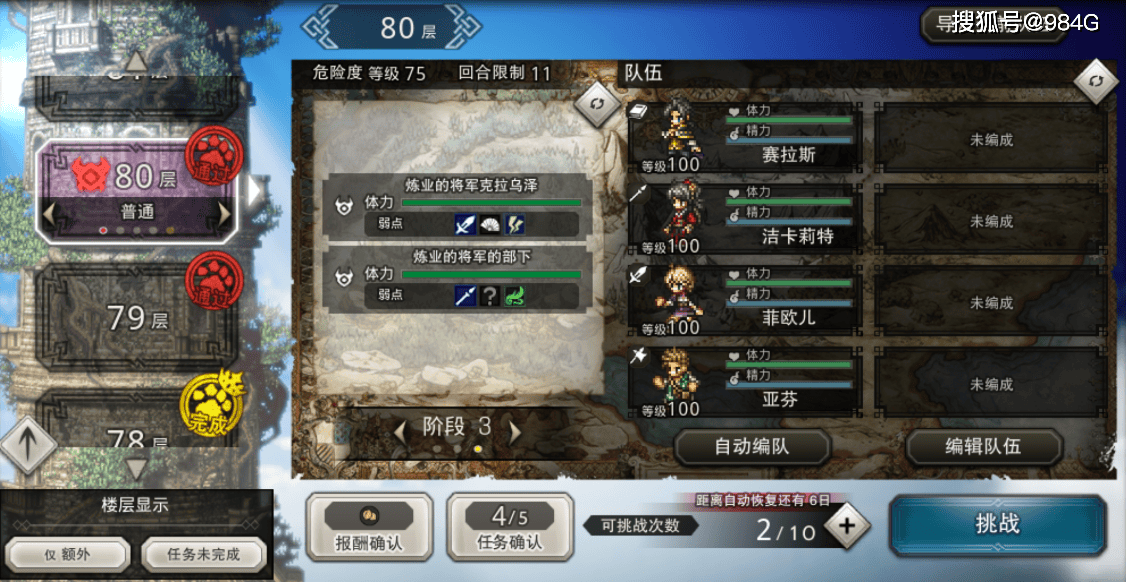Image resolution: width=1126 pixels, height=582 pixels.
Task: Go to previous stage arrow beside 阶段 3
Action: click(400, 429)
